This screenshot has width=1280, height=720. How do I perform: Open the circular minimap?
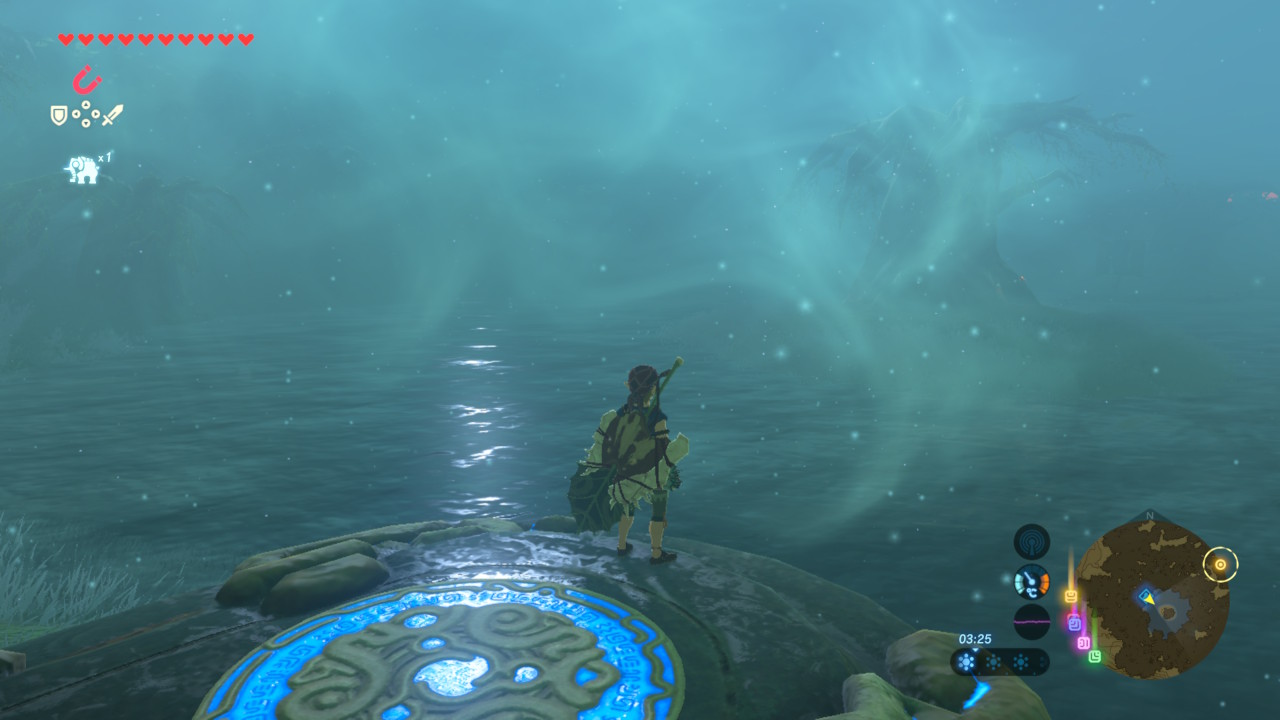click(x=1152, y=598)
